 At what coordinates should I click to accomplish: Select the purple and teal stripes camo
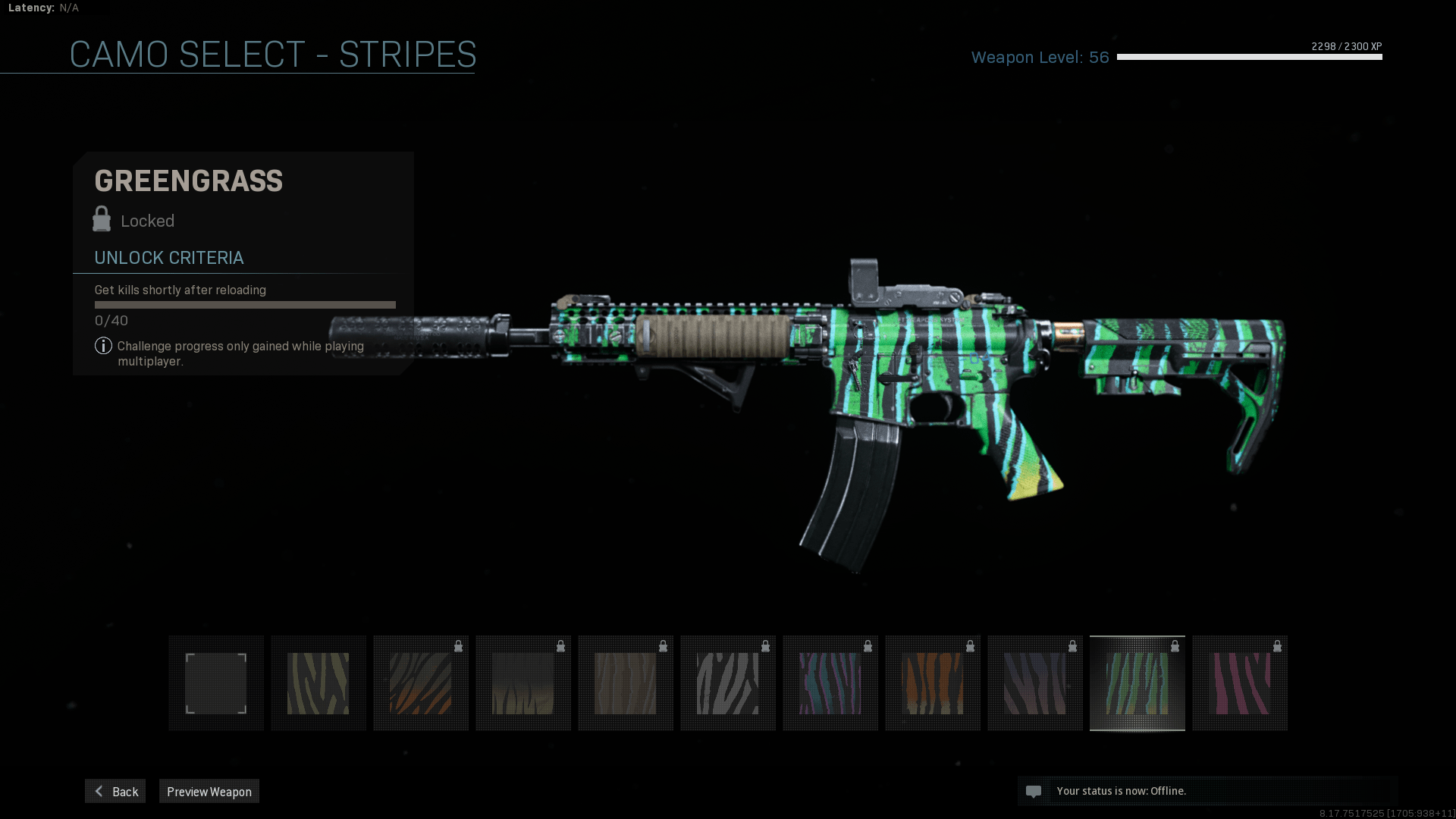point(830,683)
